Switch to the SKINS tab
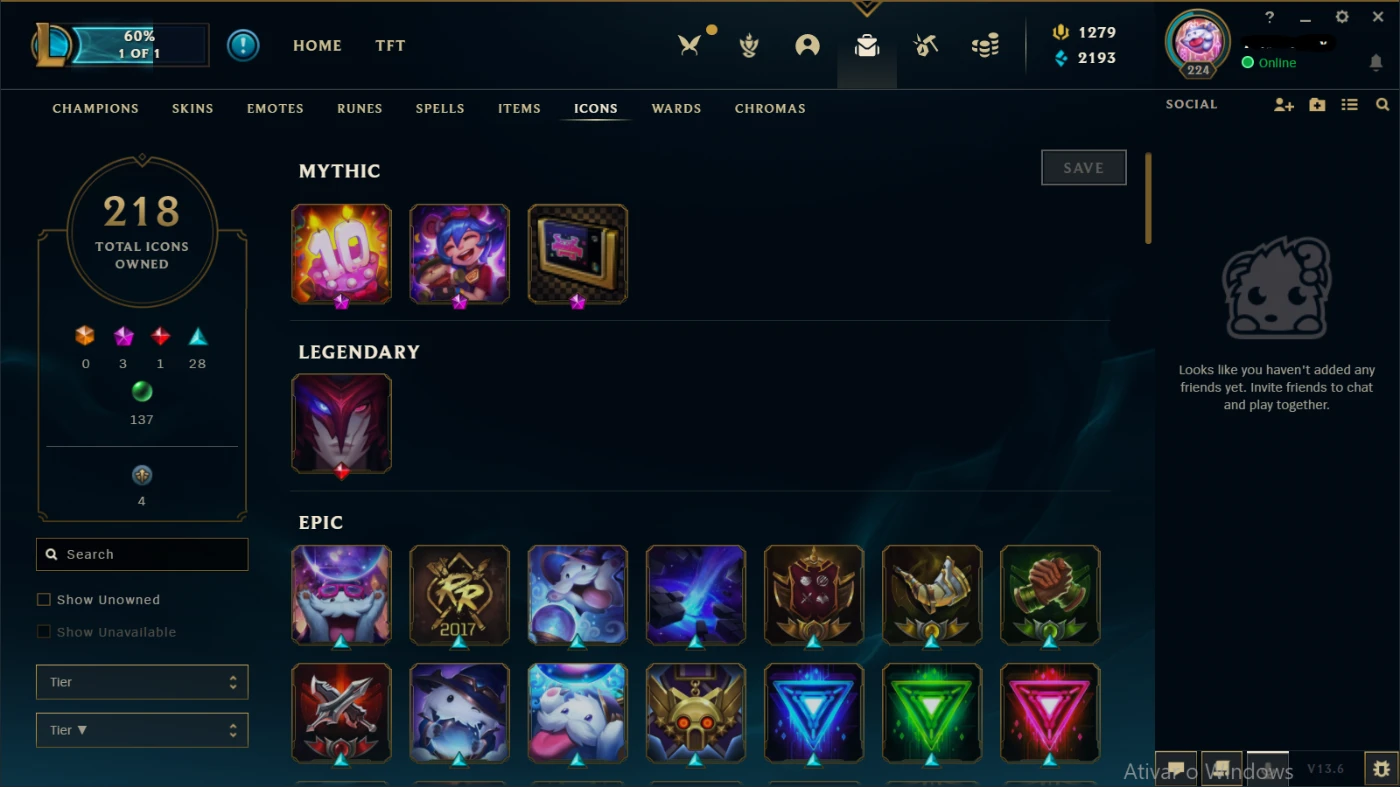Screen dimensions: 1400x787 click(x=192, y=108)
